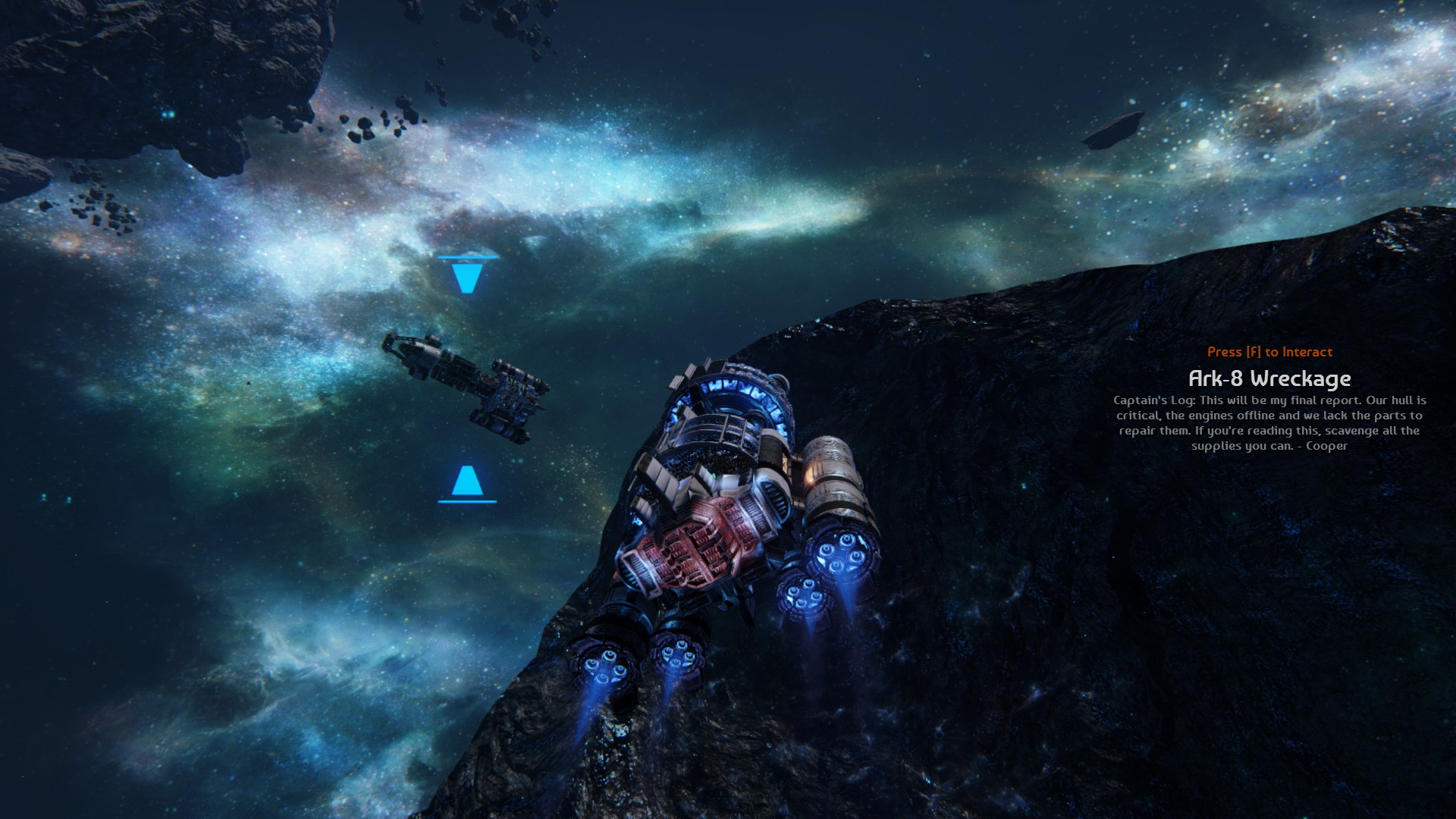The image size is (1456, 819).
Task: Click the distant asteroid near top right
Action: [1113, 129]
